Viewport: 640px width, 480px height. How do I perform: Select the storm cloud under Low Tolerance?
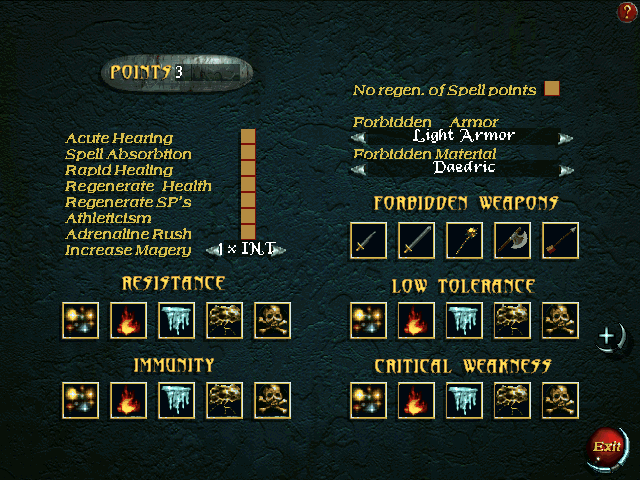click(512, 321)
